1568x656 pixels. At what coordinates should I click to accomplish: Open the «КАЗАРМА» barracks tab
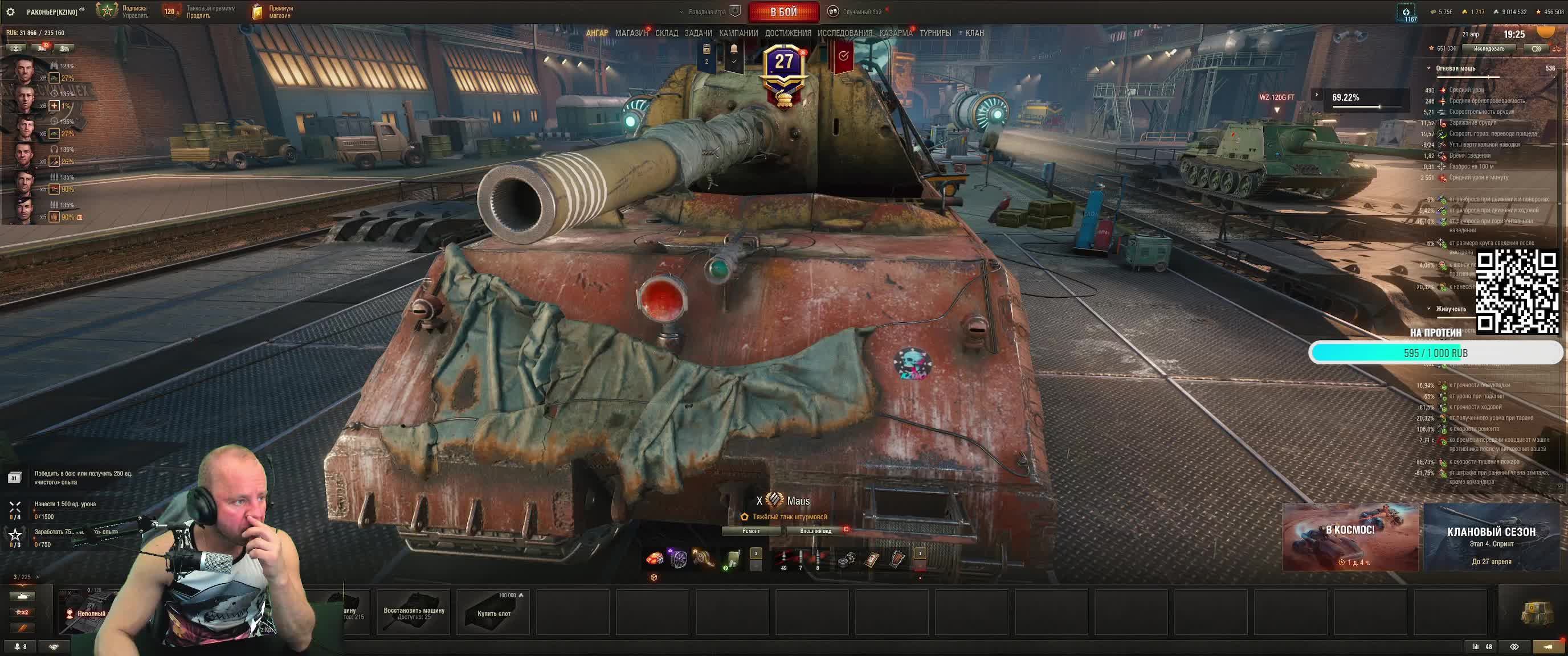click(x=896, y=33)
